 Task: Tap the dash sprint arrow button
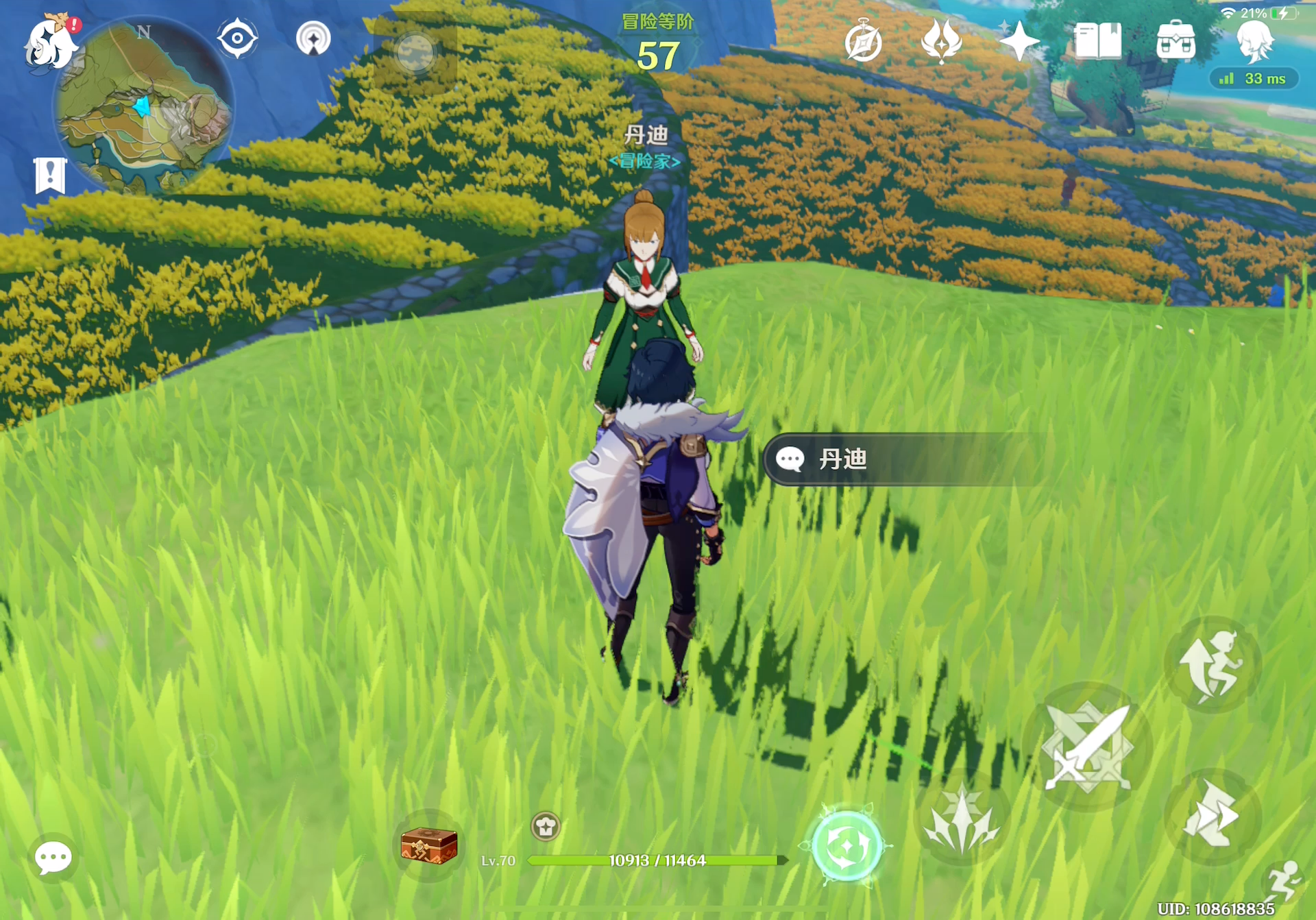1212,816
